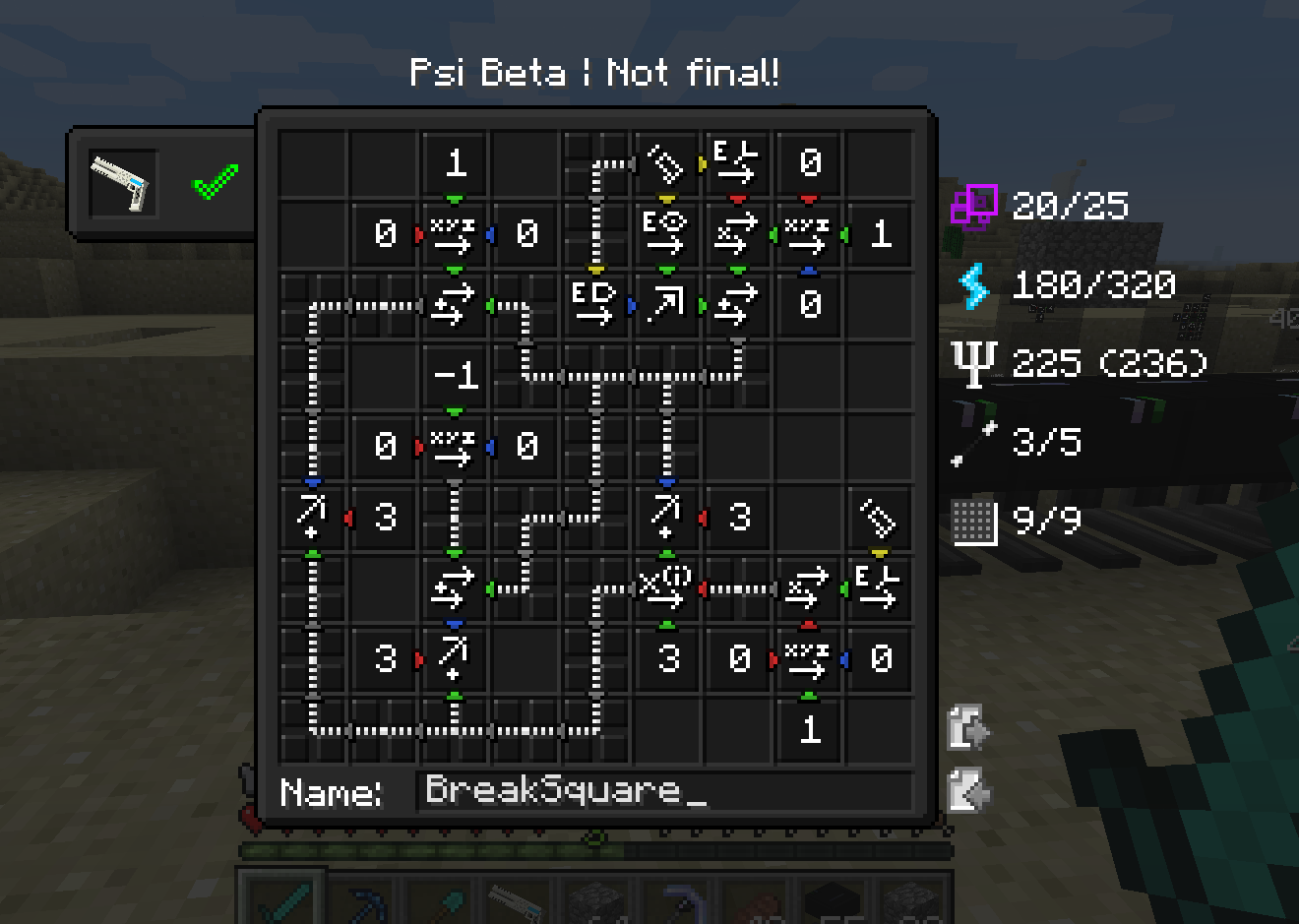Screen dimensions: 1299x924
Task: Select the Entity Position operator piece labeled ED
Action: pos(595,305)
